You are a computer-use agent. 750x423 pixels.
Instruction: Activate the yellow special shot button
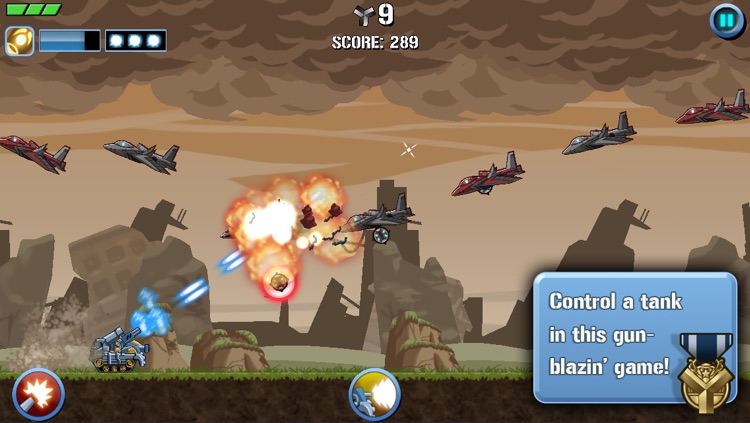click(x=374, y=394)
